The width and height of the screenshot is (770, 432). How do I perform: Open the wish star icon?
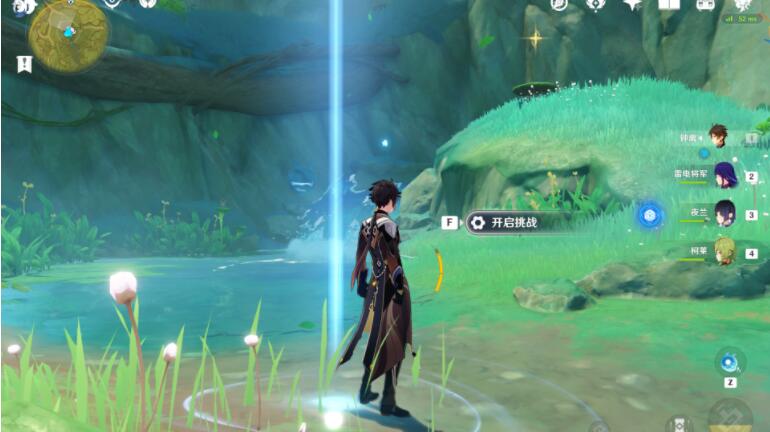632,4
